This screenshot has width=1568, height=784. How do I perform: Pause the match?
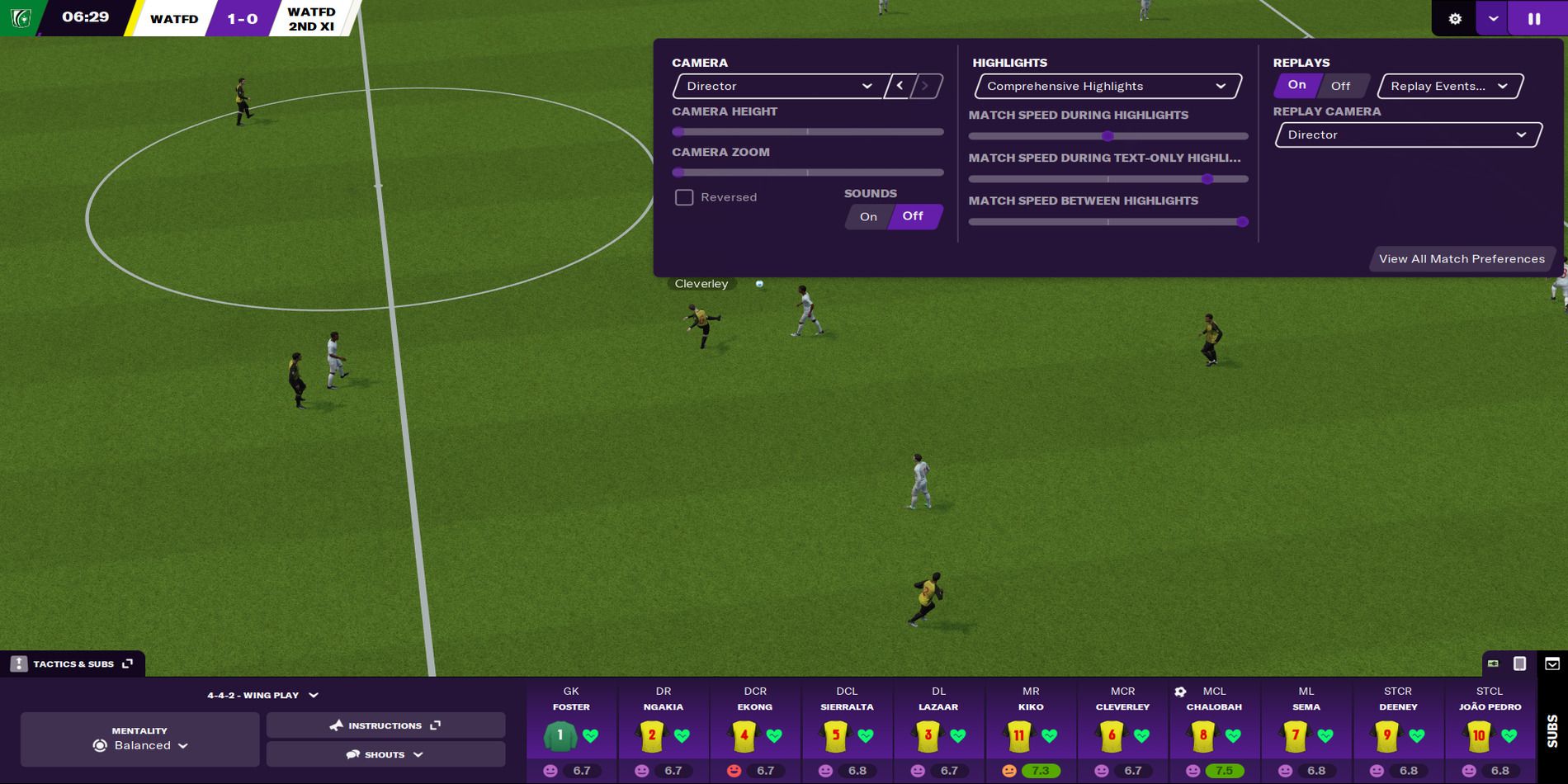click(1536, 18)
